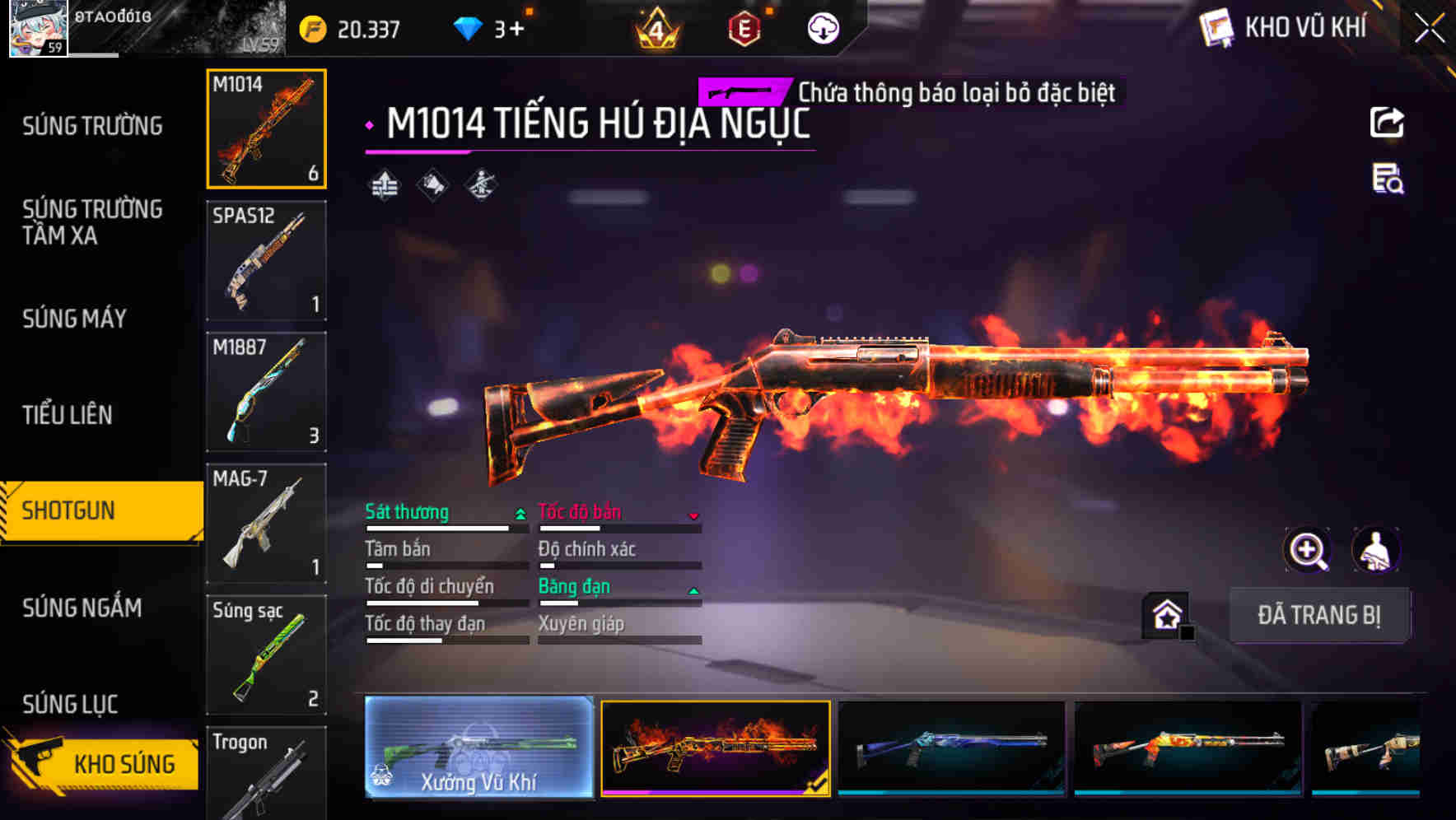Select the megaphone diamond icon under the weapon name
Screen dimensions: 1456x820
click(x=432, y=184)
